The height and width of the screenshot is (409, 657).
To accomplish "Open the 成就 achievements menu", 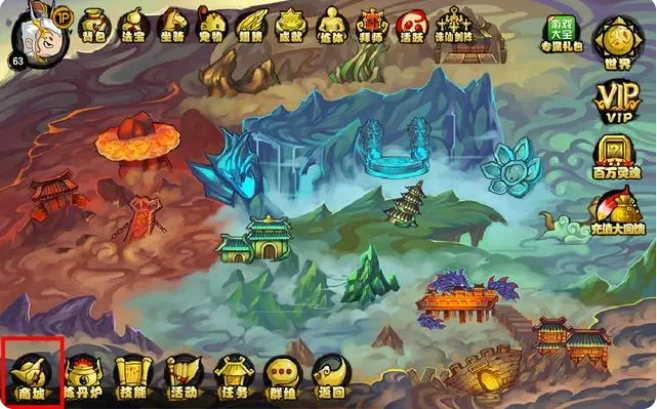I will [x=290, y=24].
